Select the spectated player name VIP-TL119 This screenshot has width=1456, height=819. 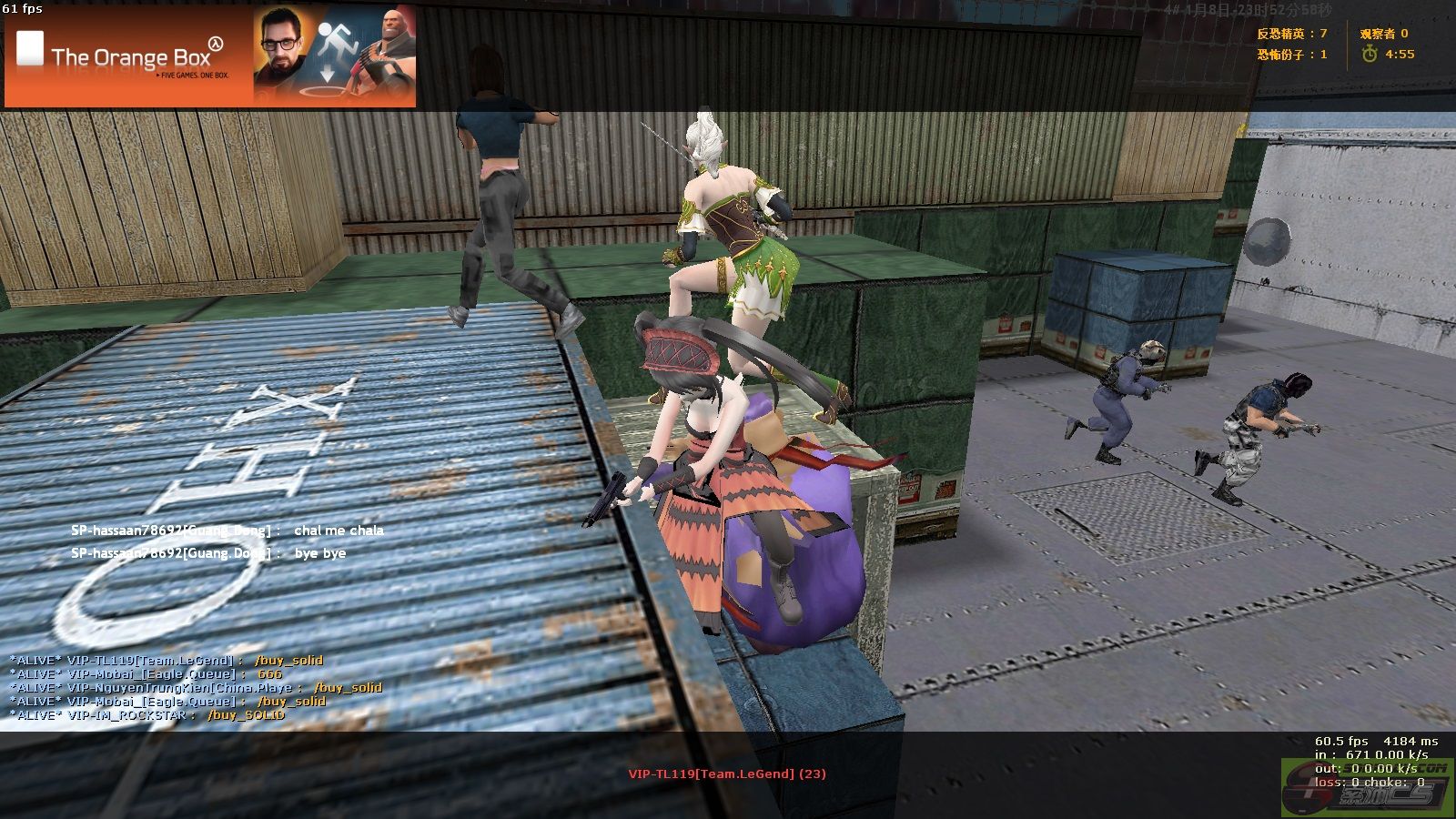(x=726, y=773)
